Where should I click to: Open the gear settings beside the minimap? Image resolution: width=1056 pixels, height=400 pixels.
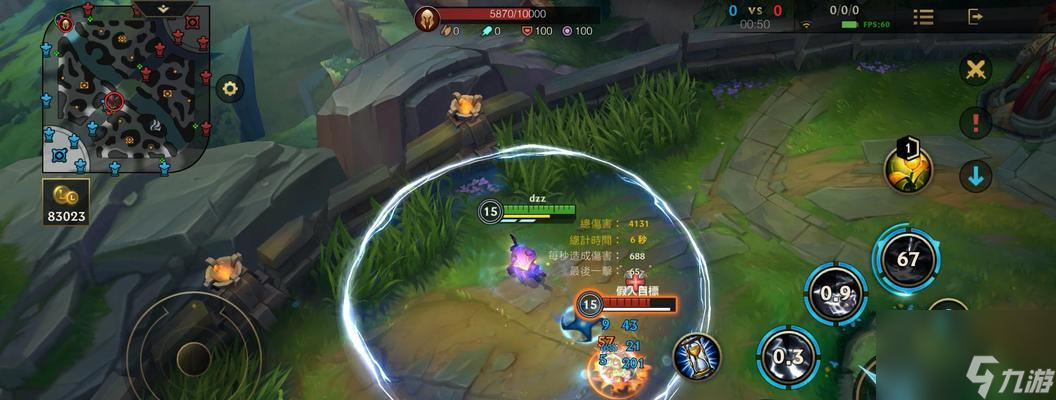click(231, 88)
